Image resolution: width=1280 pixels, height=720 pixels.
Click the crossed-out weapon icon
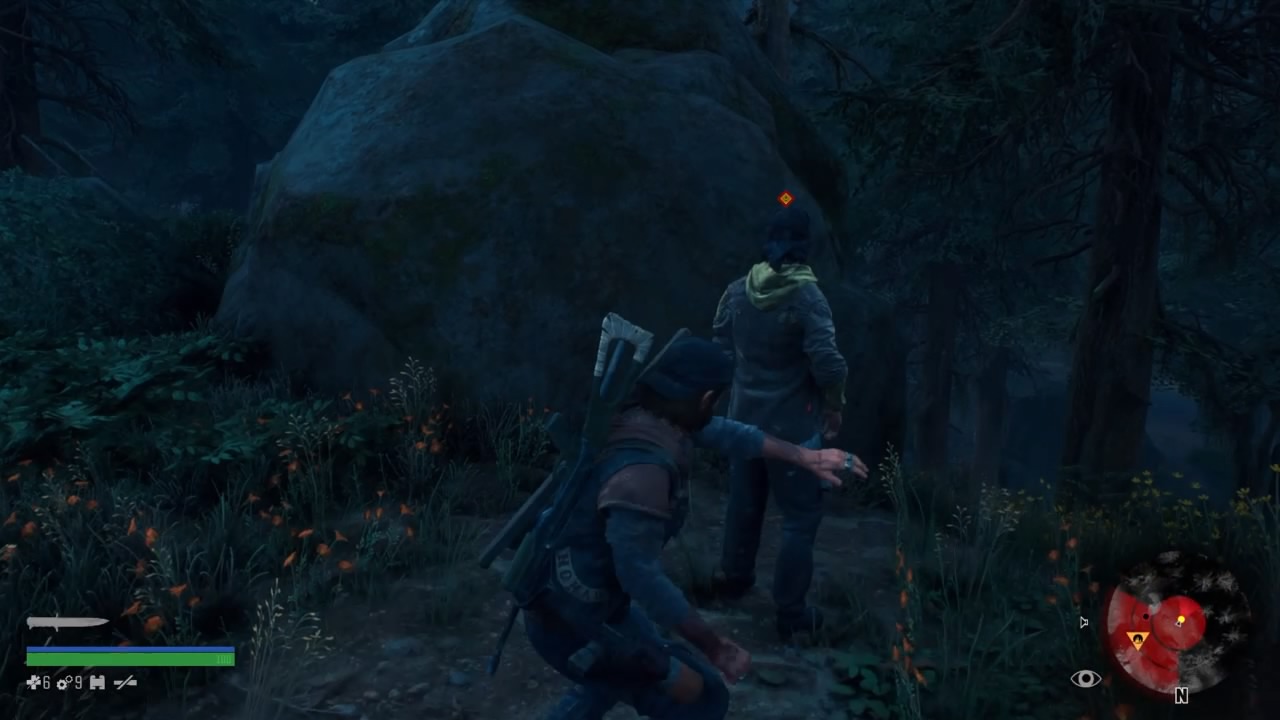point(125,683)
